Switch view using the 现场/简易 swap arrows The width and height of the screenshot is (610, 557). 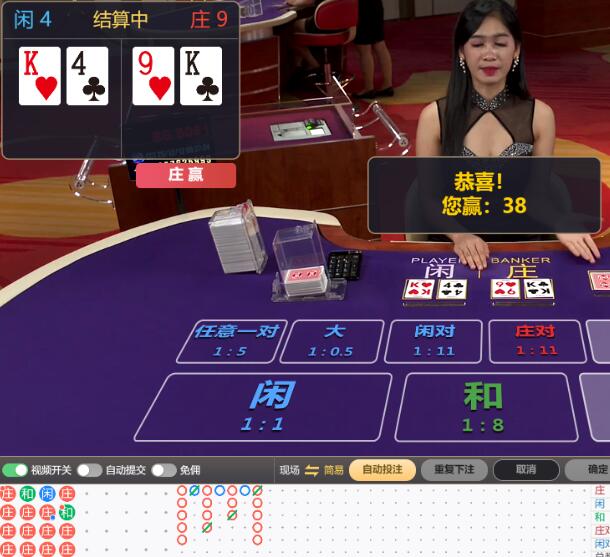pyautogui.click(x=311, y=470)
